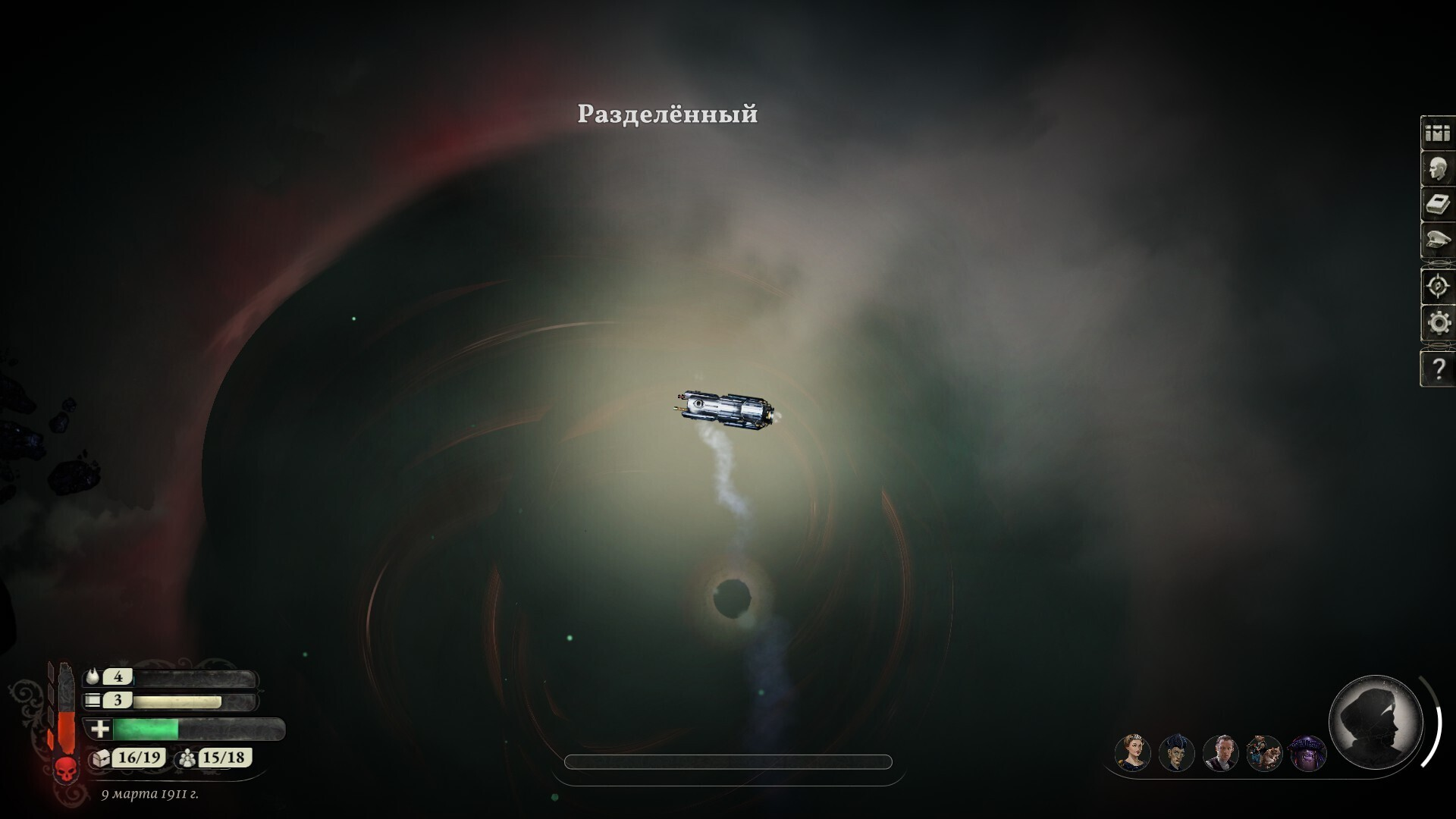Select the purple mushroom-hat officer portrait
This screenshot has width=1456, height=819.
[x=1307, y=753]
